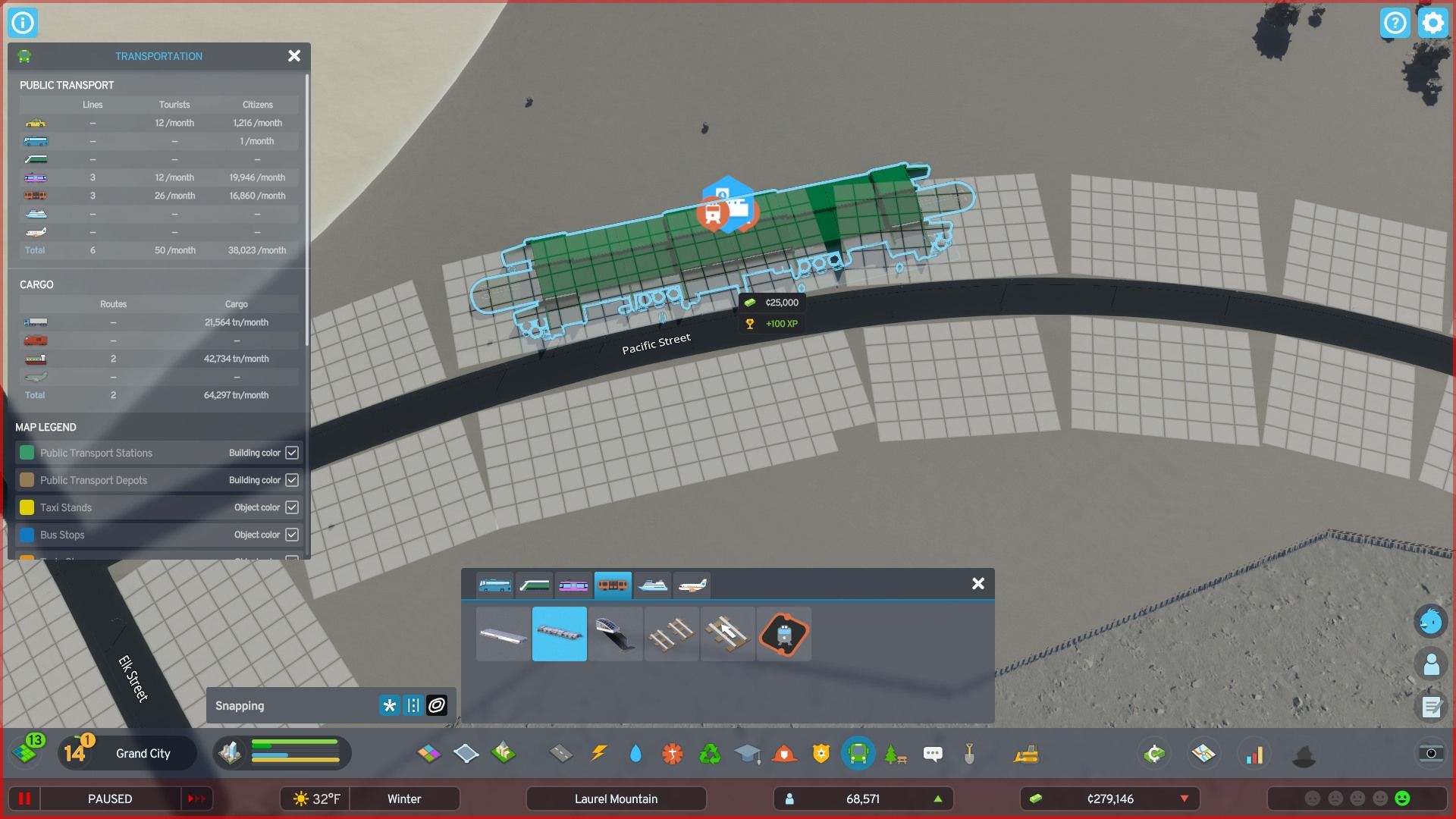Resume game speed with the fast-forward button
1456x819 pixels.
point(196,799)
